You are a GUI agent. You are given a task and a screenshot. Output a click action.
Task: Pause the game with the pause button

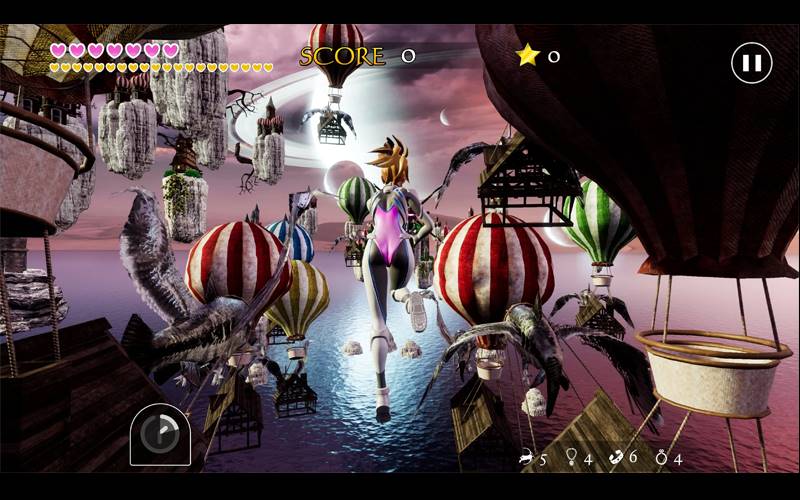[752, 63]
